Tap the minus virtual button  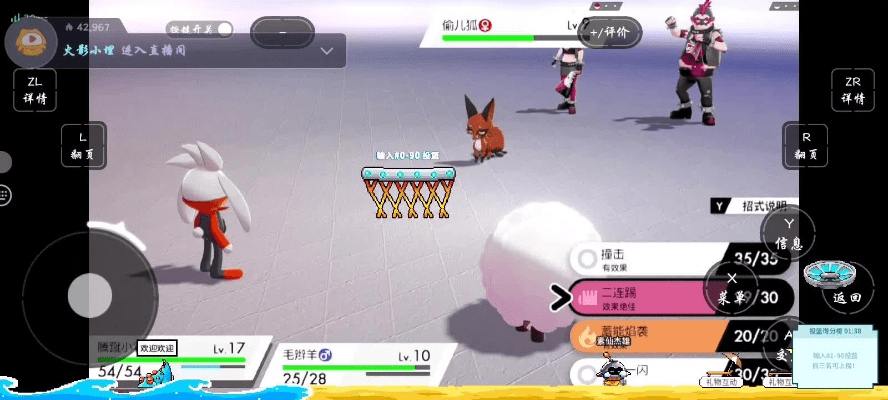(282, 33)
